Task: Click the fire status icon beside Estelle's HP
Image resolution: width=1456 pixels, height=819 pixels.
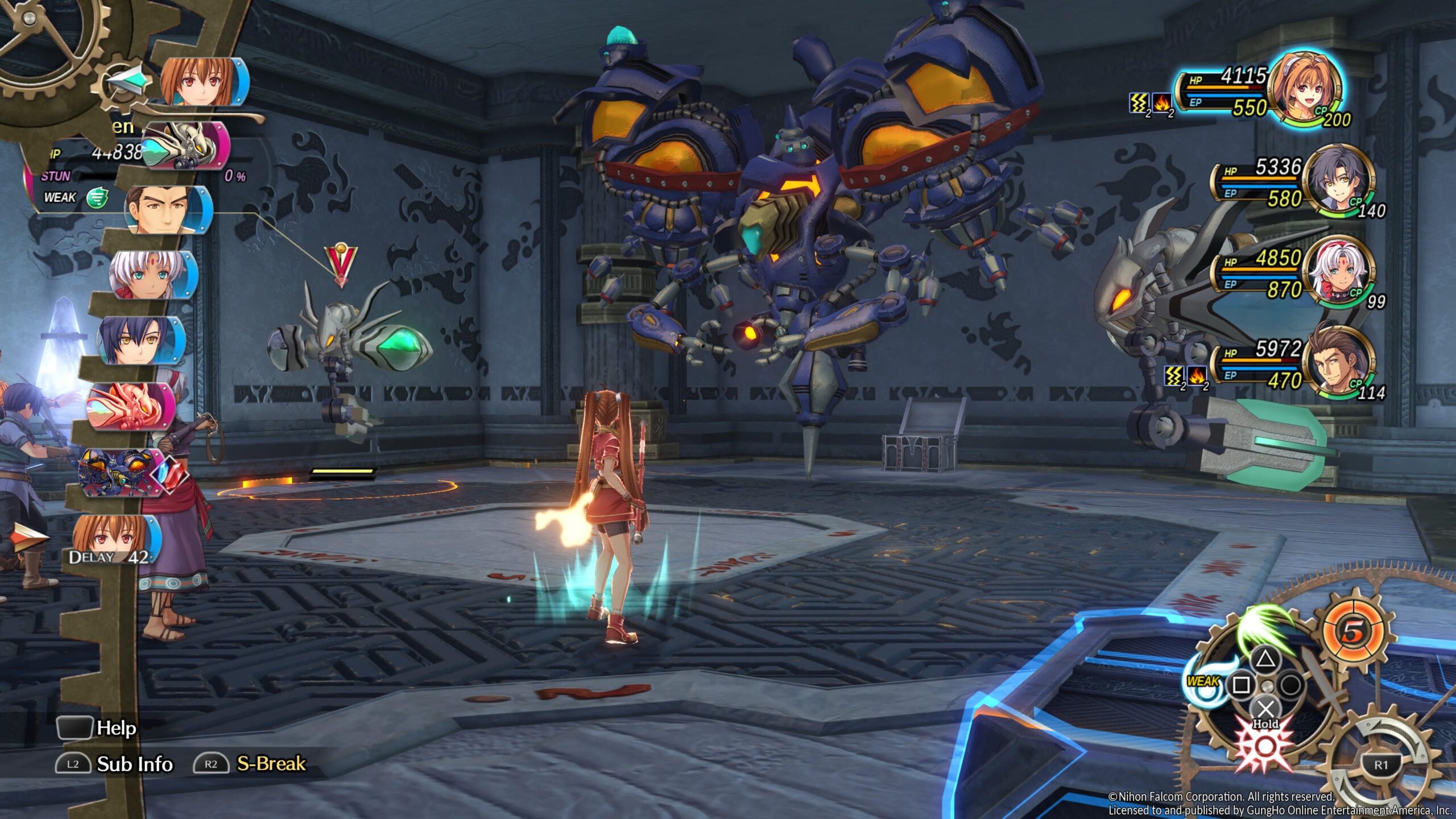Action: point(1161,104)
